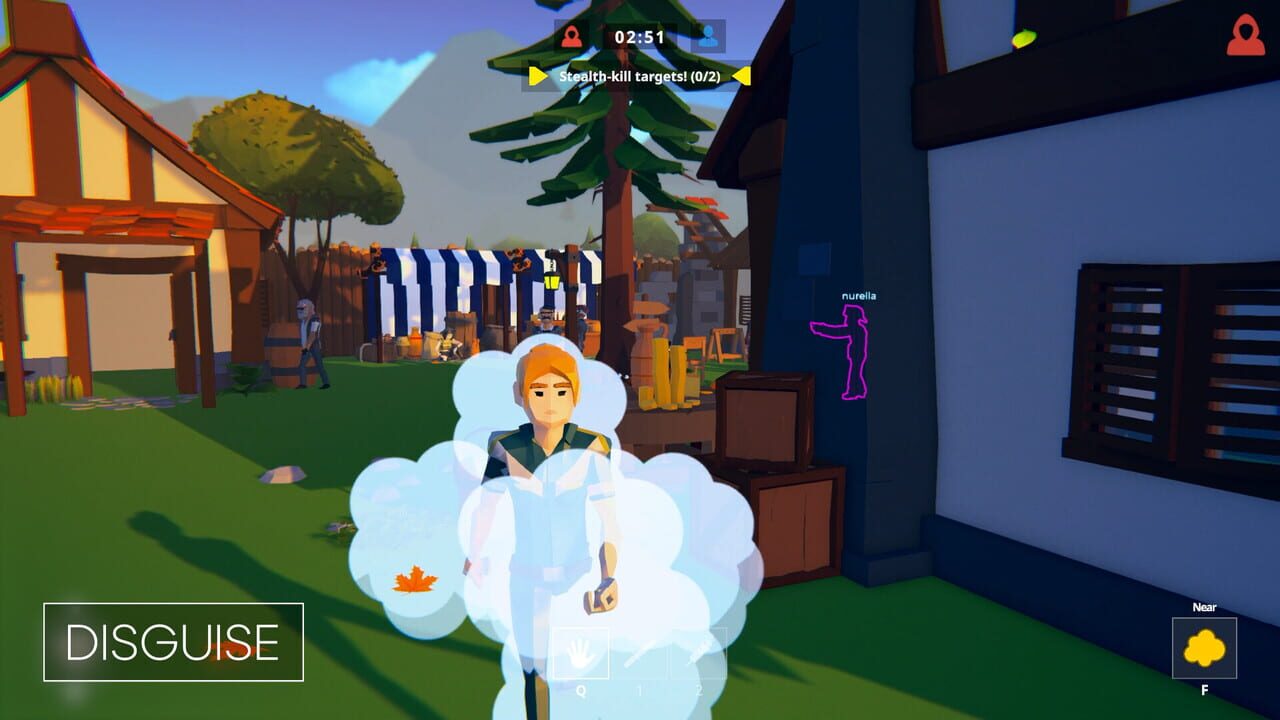Open the Stealth-kill targets objective banner
1280x720 pixels.
(x=640, y=73)
